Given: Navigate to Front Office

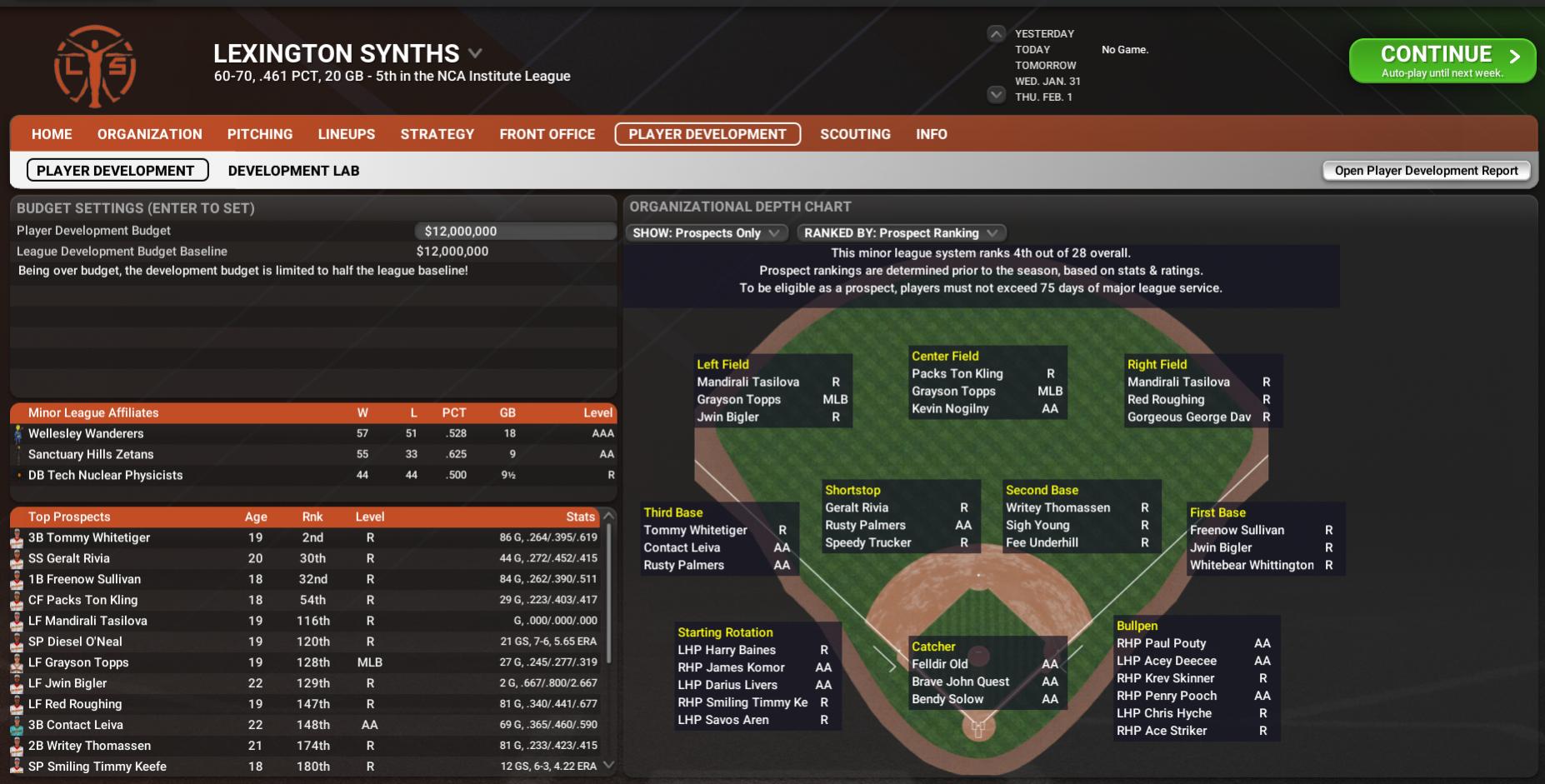Looking at the screenshot, I should point(547,134).
